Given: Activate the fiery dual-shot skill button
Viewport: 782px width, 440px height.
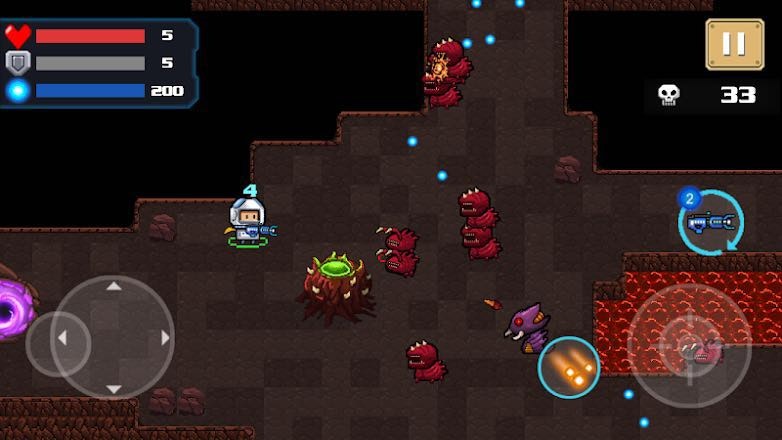Looking at the screenshot, I should pos(569,367).
